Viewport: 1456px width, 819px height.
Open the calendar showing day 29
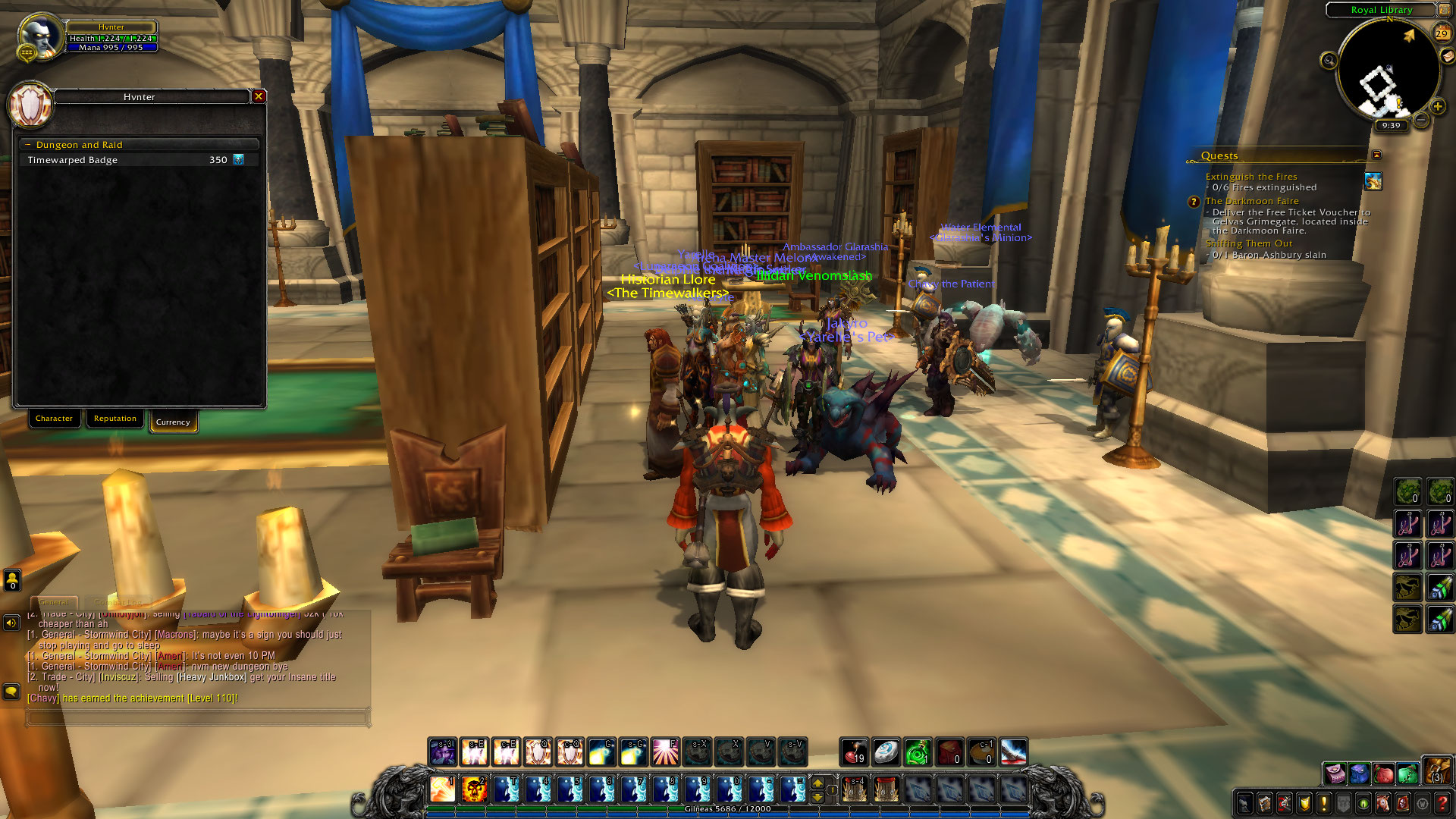click(1441, 33)
